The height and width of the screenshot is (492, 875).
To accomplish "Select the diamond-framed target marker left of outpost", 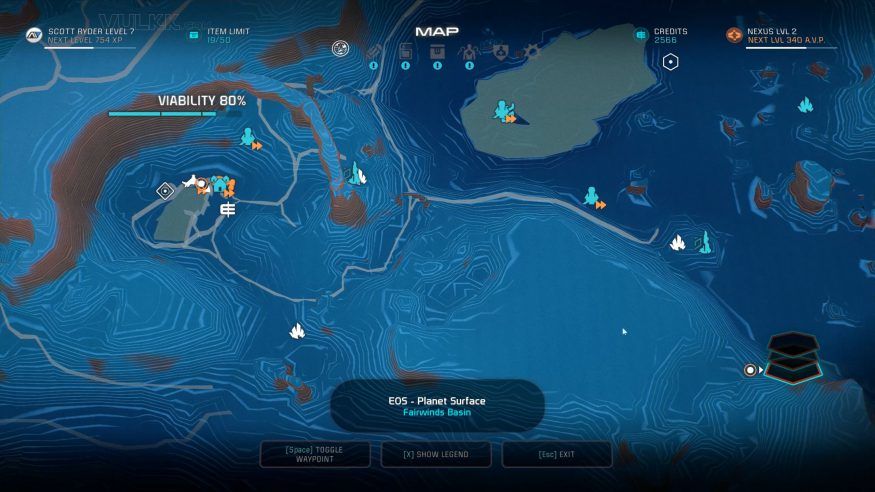I will click(x=166, y=191).
